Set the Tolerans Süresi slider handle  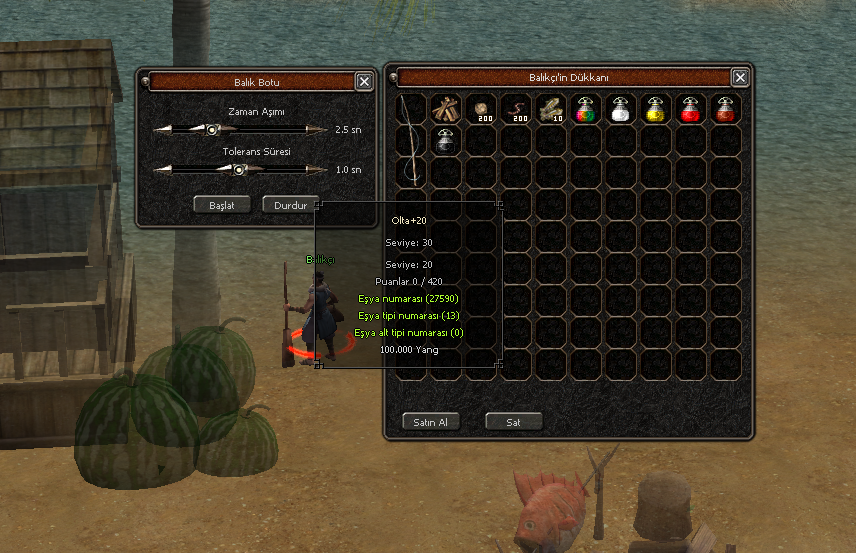[x=239, y=170]
